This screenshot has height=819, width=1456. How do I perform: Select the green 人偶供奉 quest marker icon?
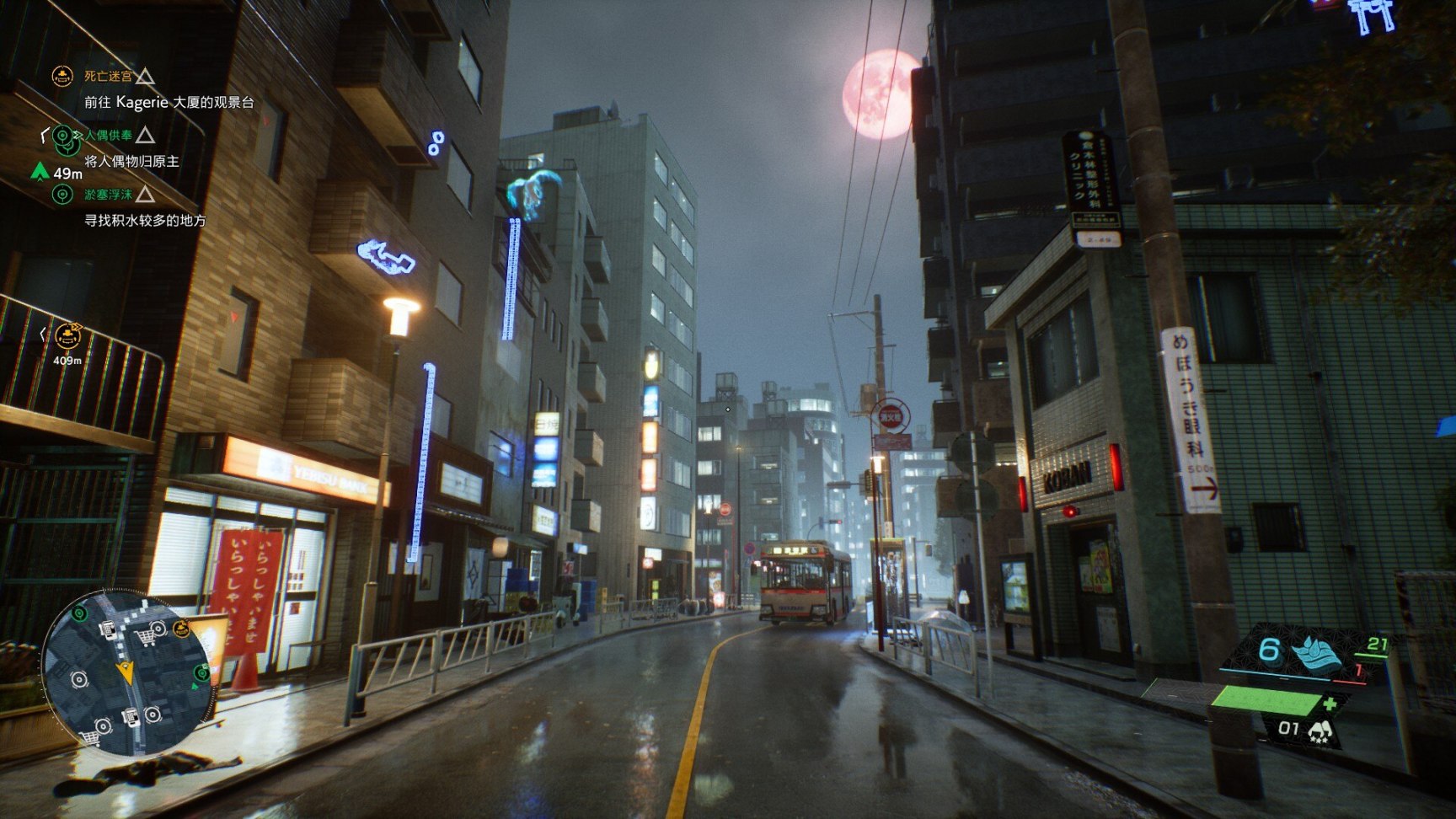(x=61, y=137)
